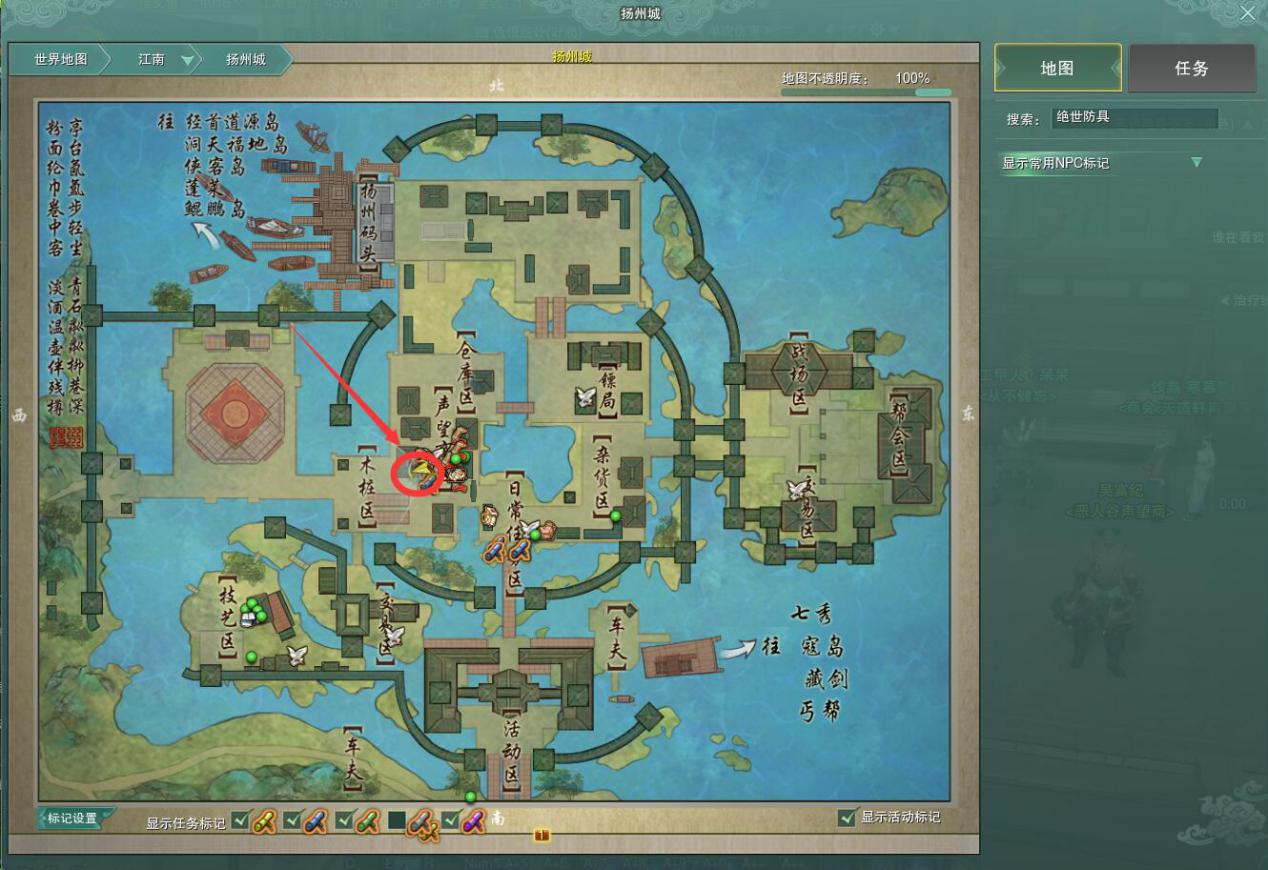Open 标记设置 marker settings
Image resolution: width=1268 pixels, height=870 pixels.
pyautogui.click(x=73, y=818)
